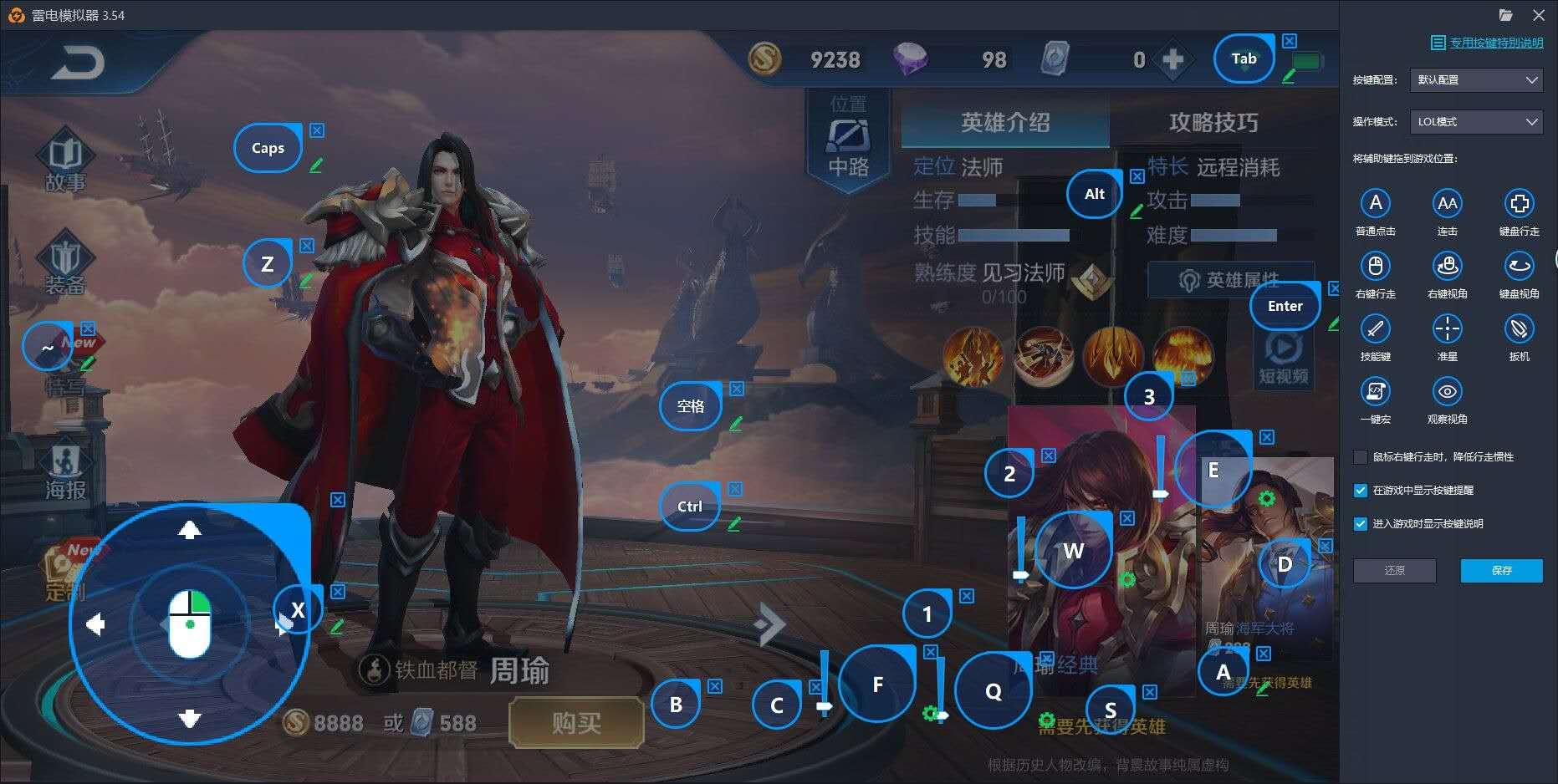
Task: Enable reduced walking inertia for right-click walk
Action: (1361, 457)
